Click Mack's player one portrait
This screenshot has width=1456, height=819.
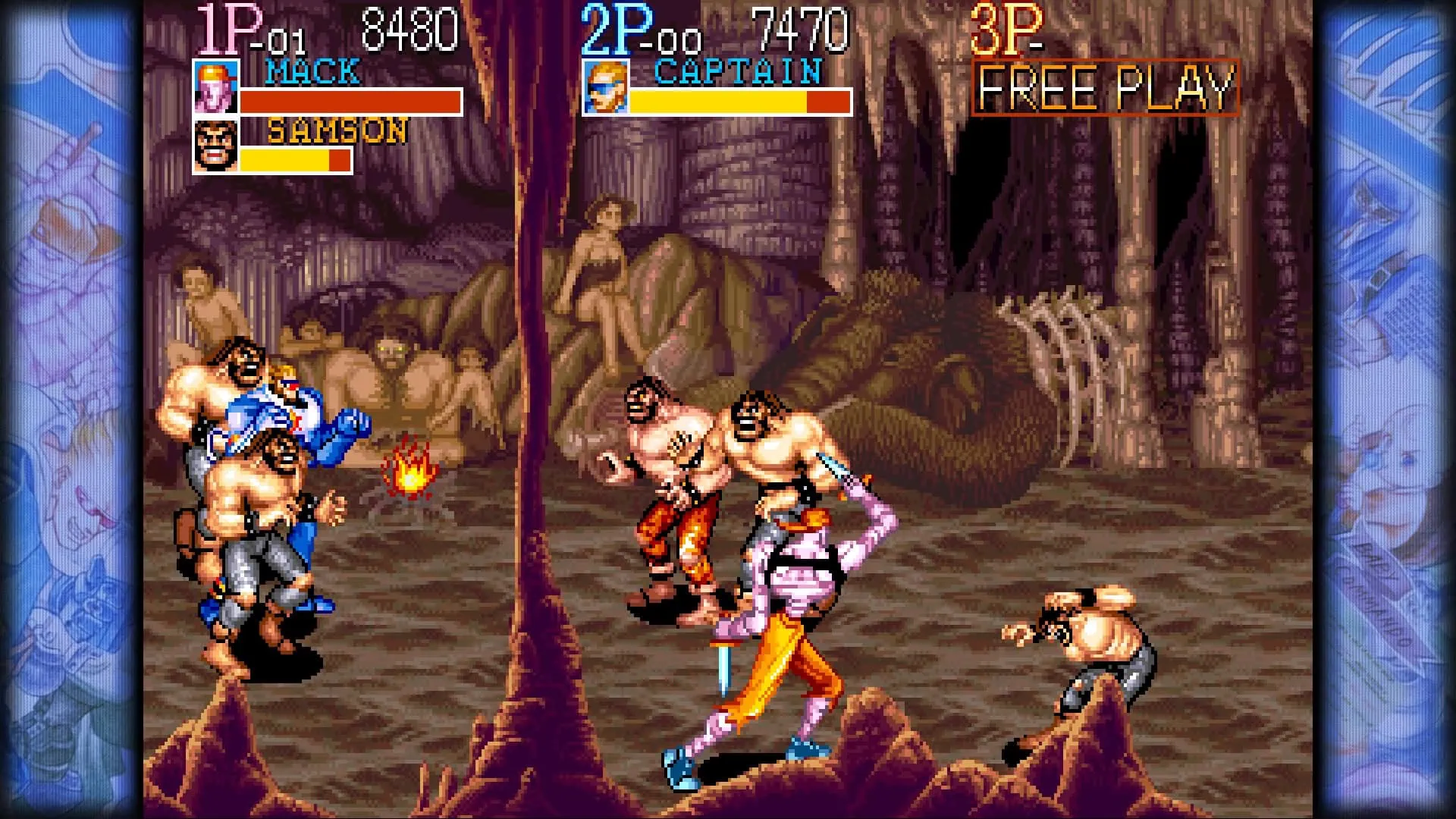click(215, 87)
